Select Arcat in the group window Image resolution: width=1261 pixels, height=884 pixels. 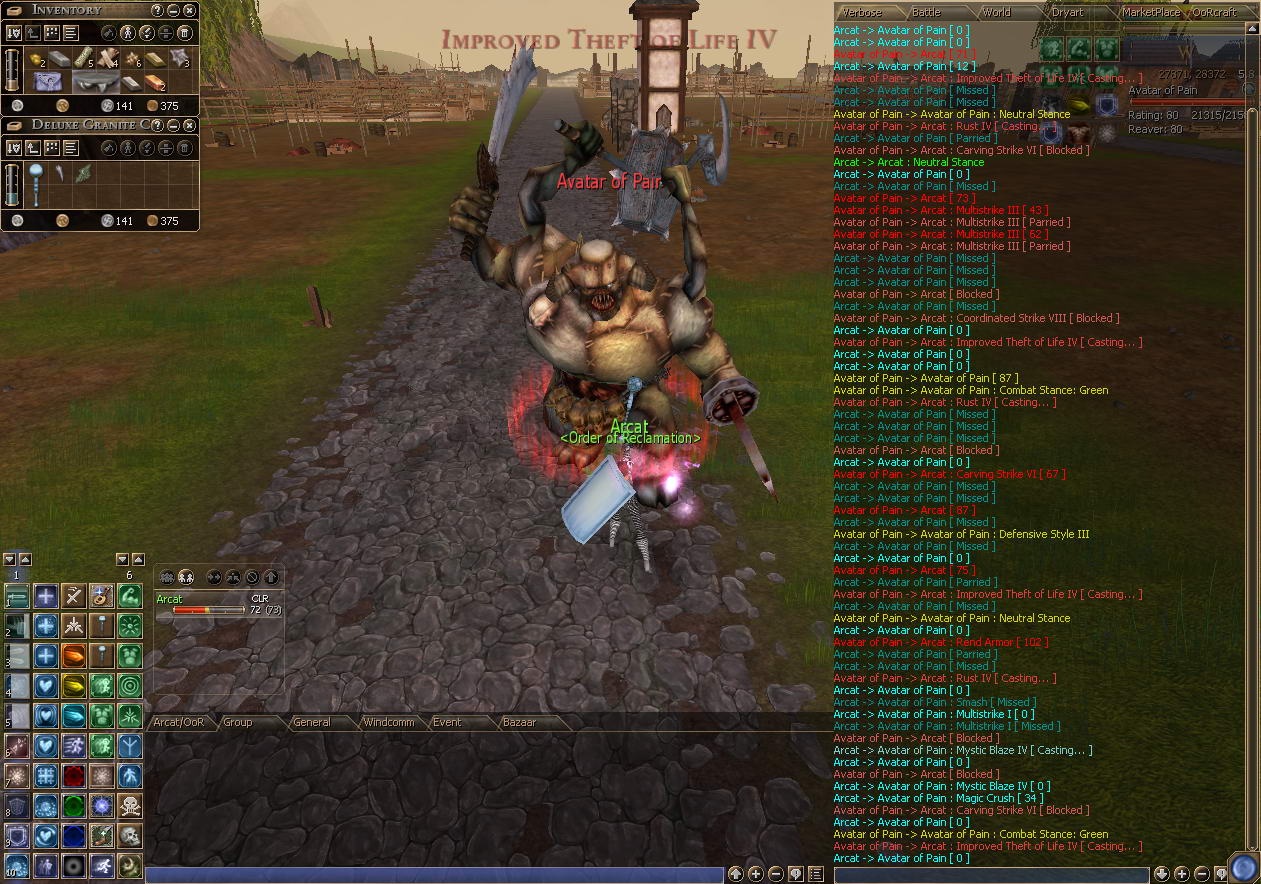170,599
